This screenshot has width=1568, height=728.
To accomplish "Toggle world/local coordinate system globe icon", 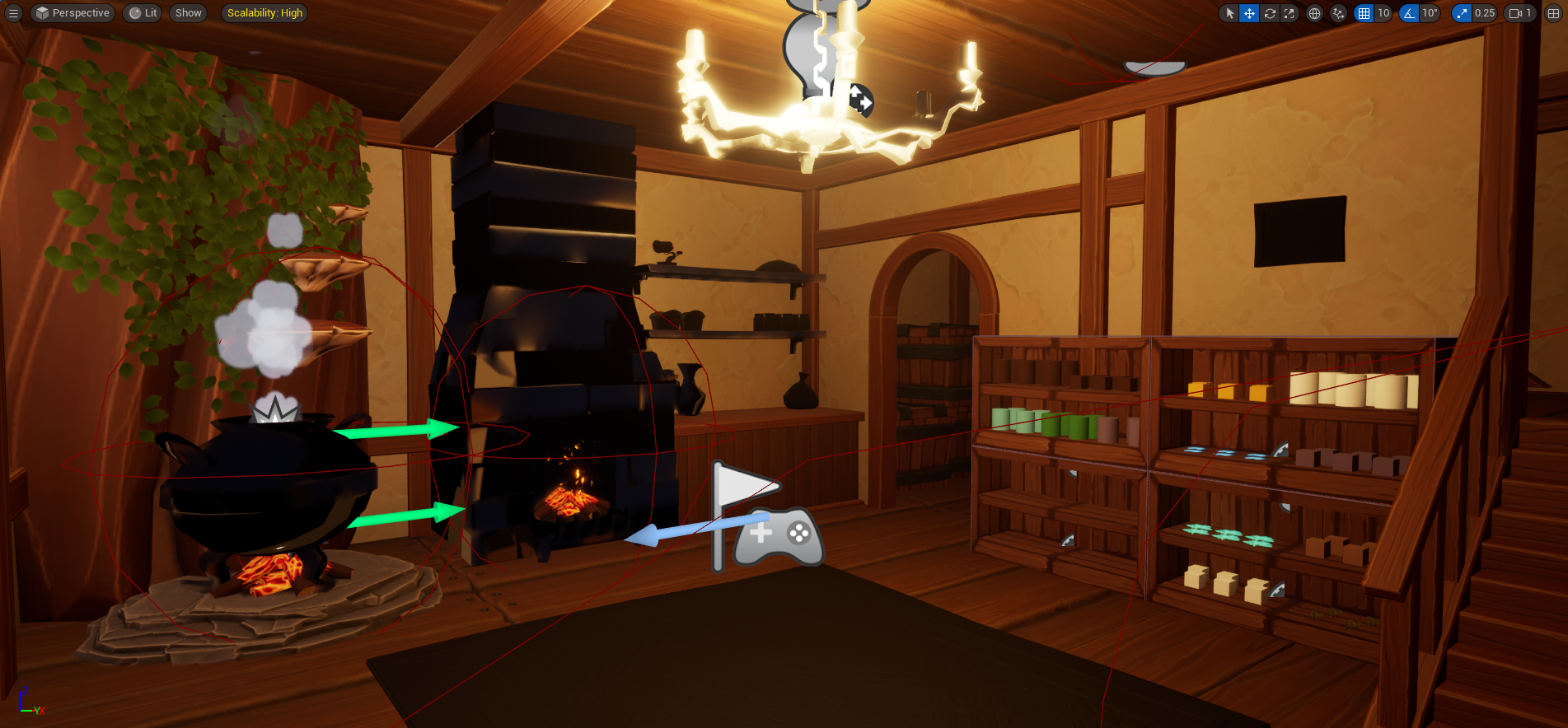I will 1316,13.
